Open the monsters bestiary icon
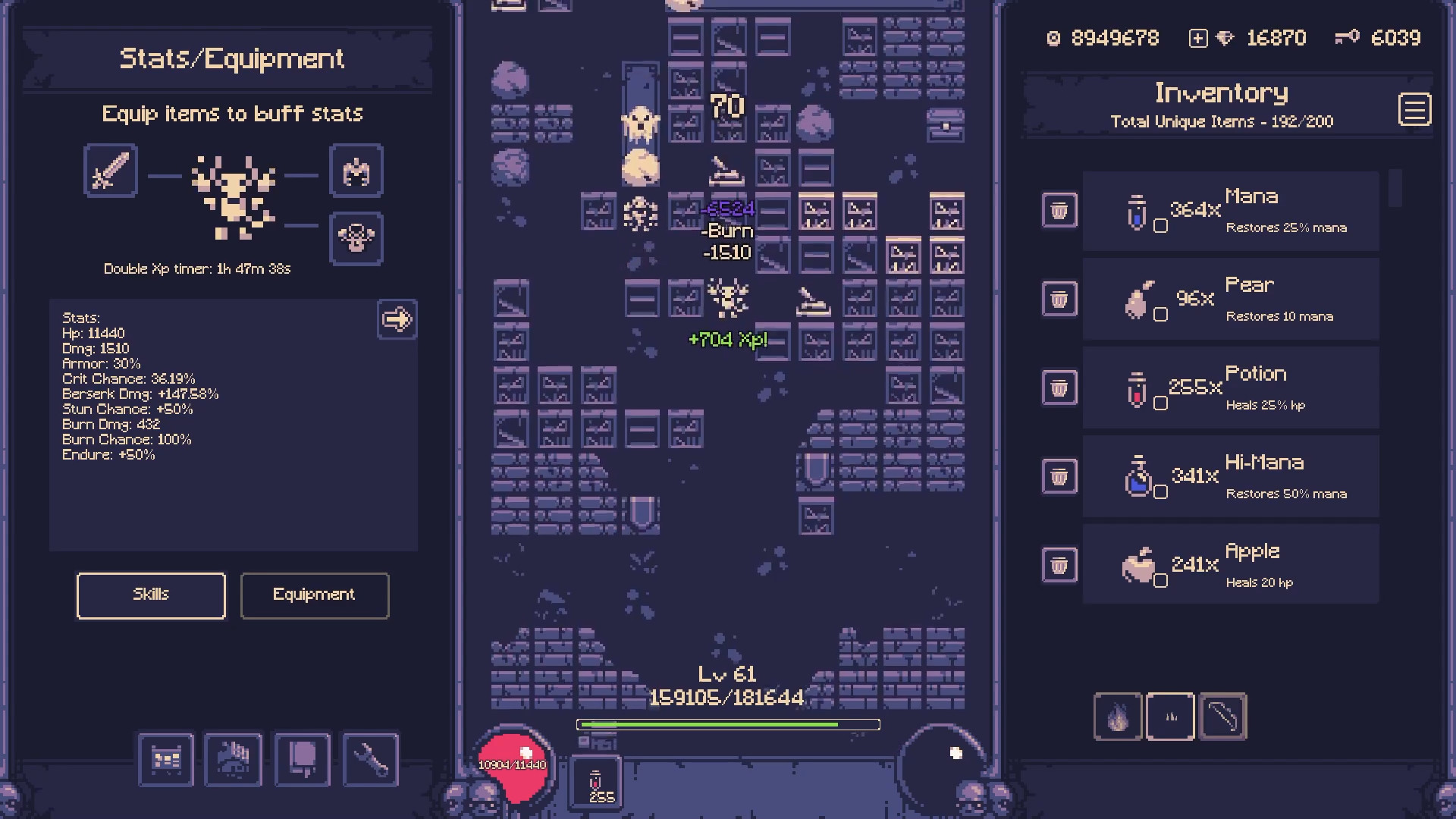 (233, 760)
